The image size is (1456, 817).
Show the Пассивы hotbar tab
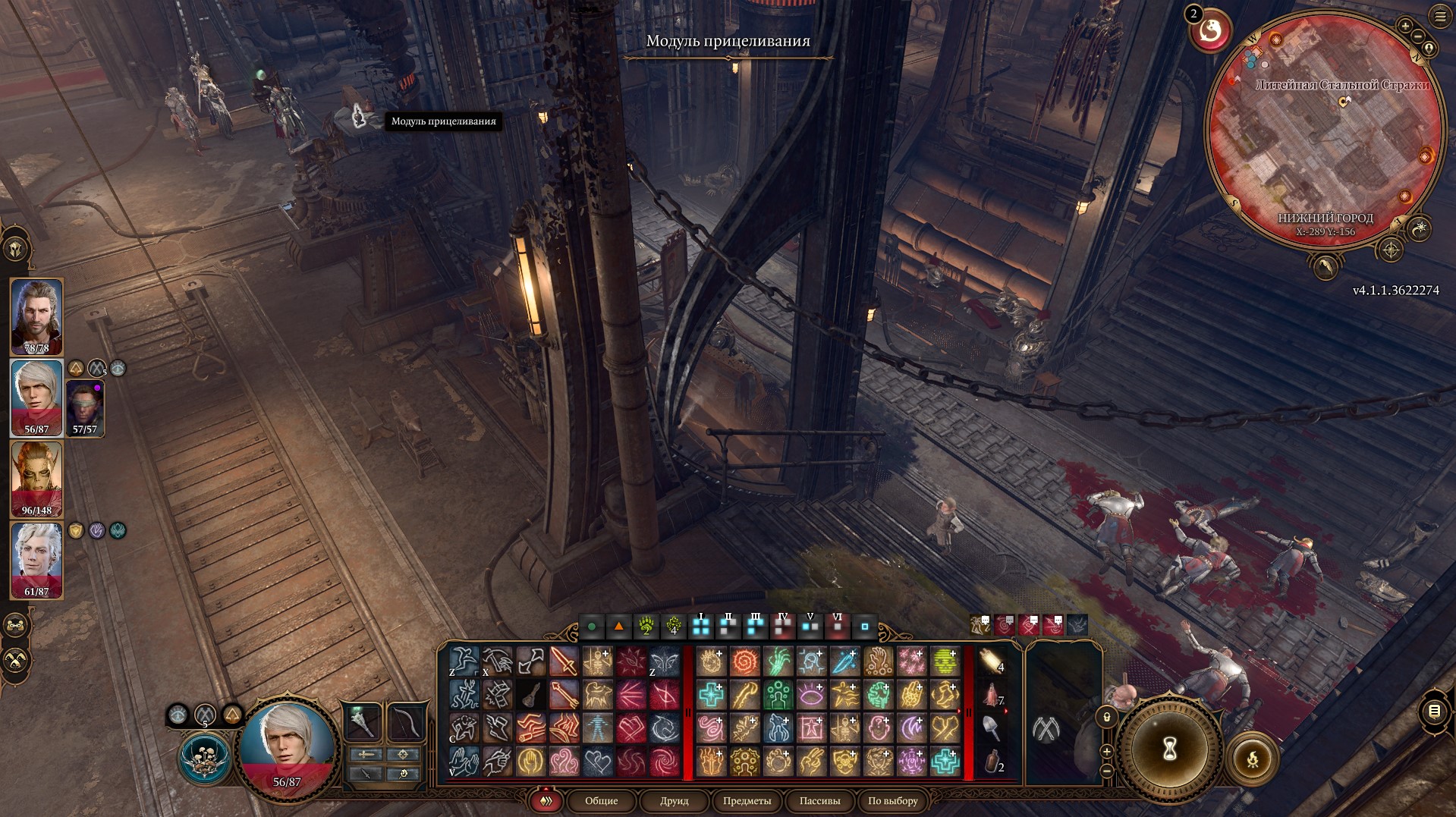[x=819, y=801]
